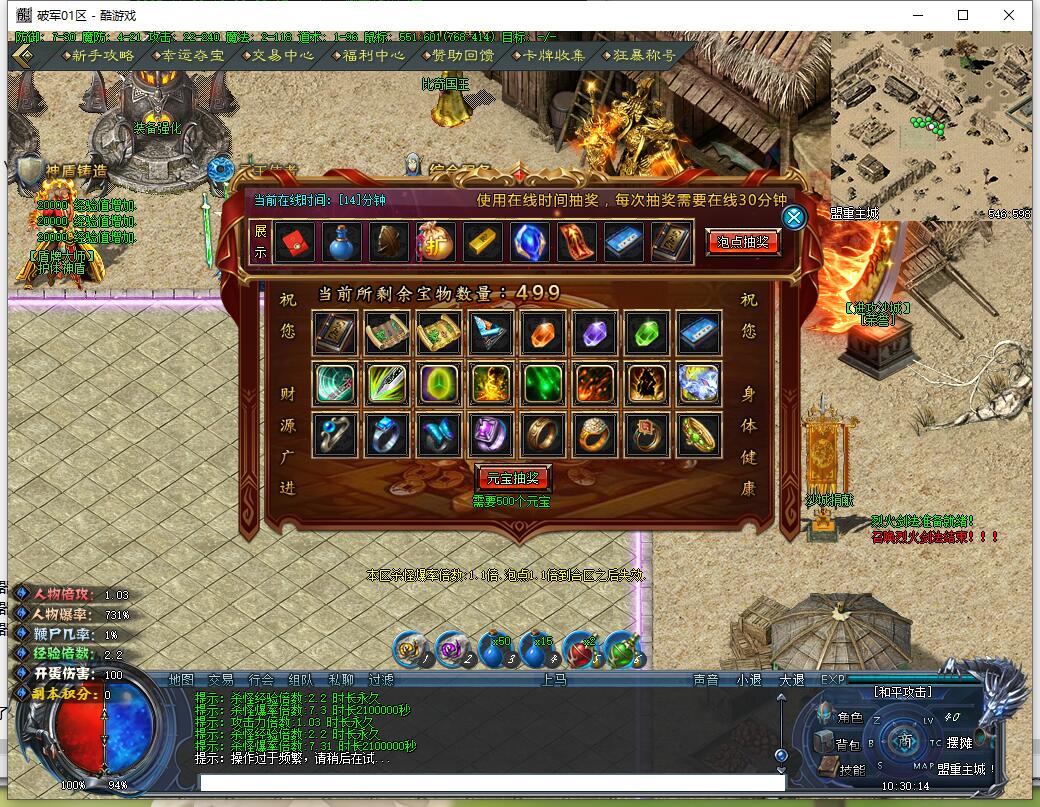Open the 角色 character panel
This screenshot has width=1040, height=807.
(x=840, y=716)
